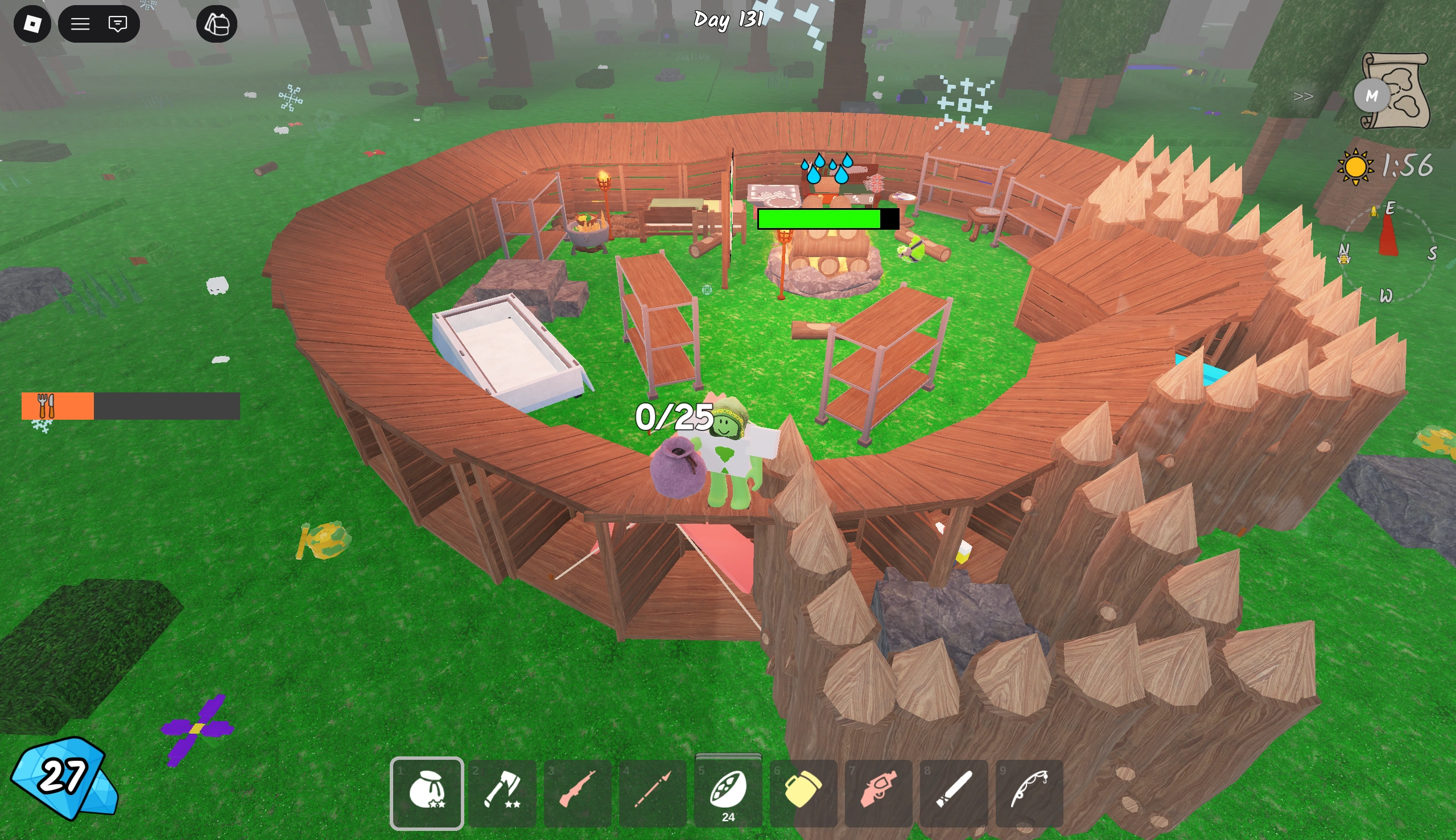Open the hamburger menu next to chat

(81, 24)
